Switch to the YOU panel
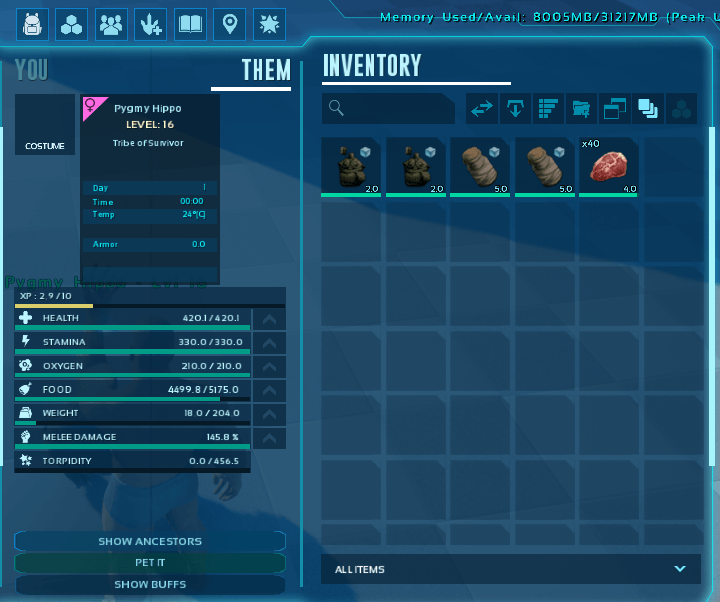 (32, 70)
